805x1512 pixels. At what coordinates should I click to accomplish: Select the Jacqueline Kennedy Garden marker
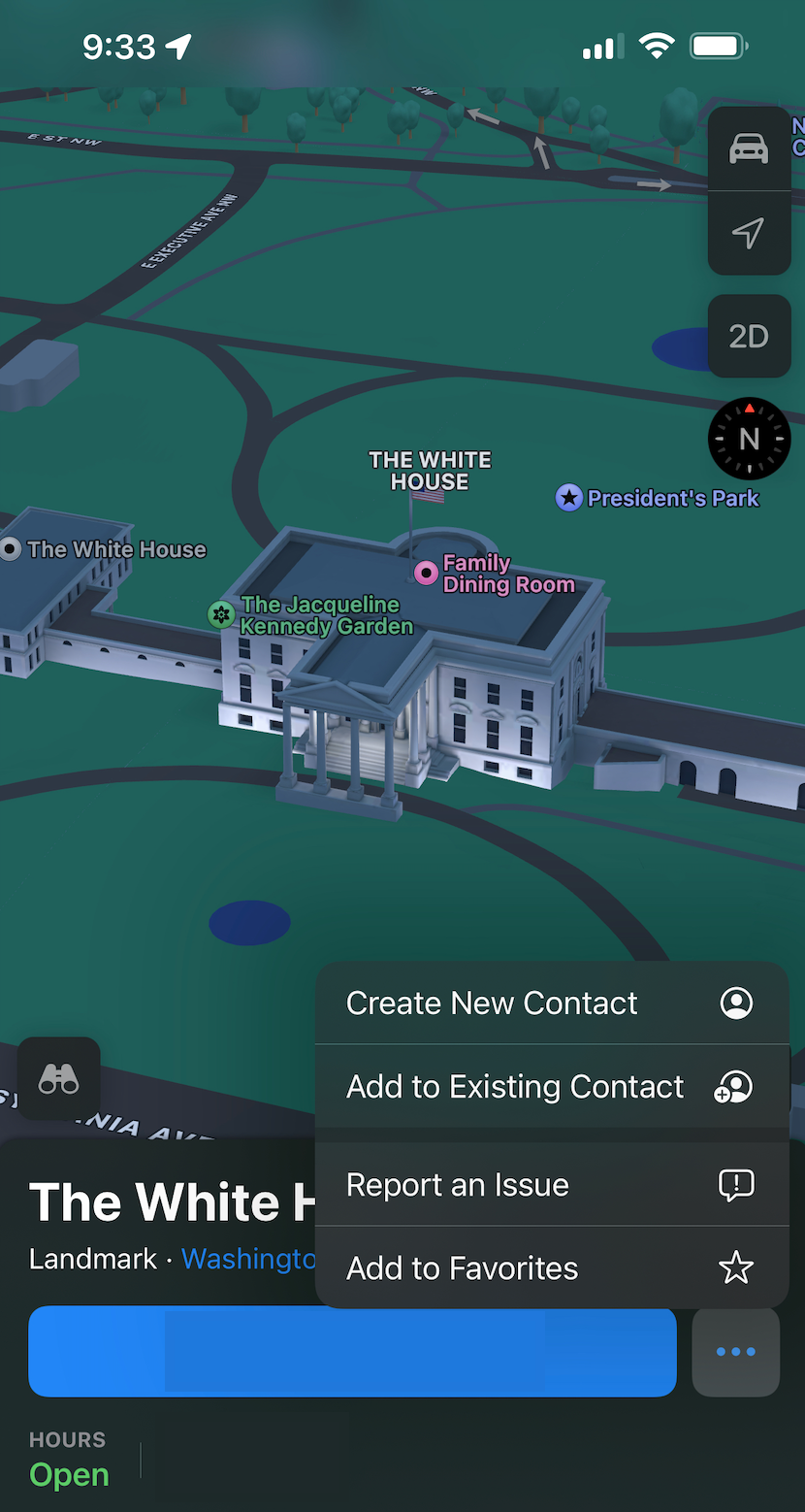click(x=221, y=614)
